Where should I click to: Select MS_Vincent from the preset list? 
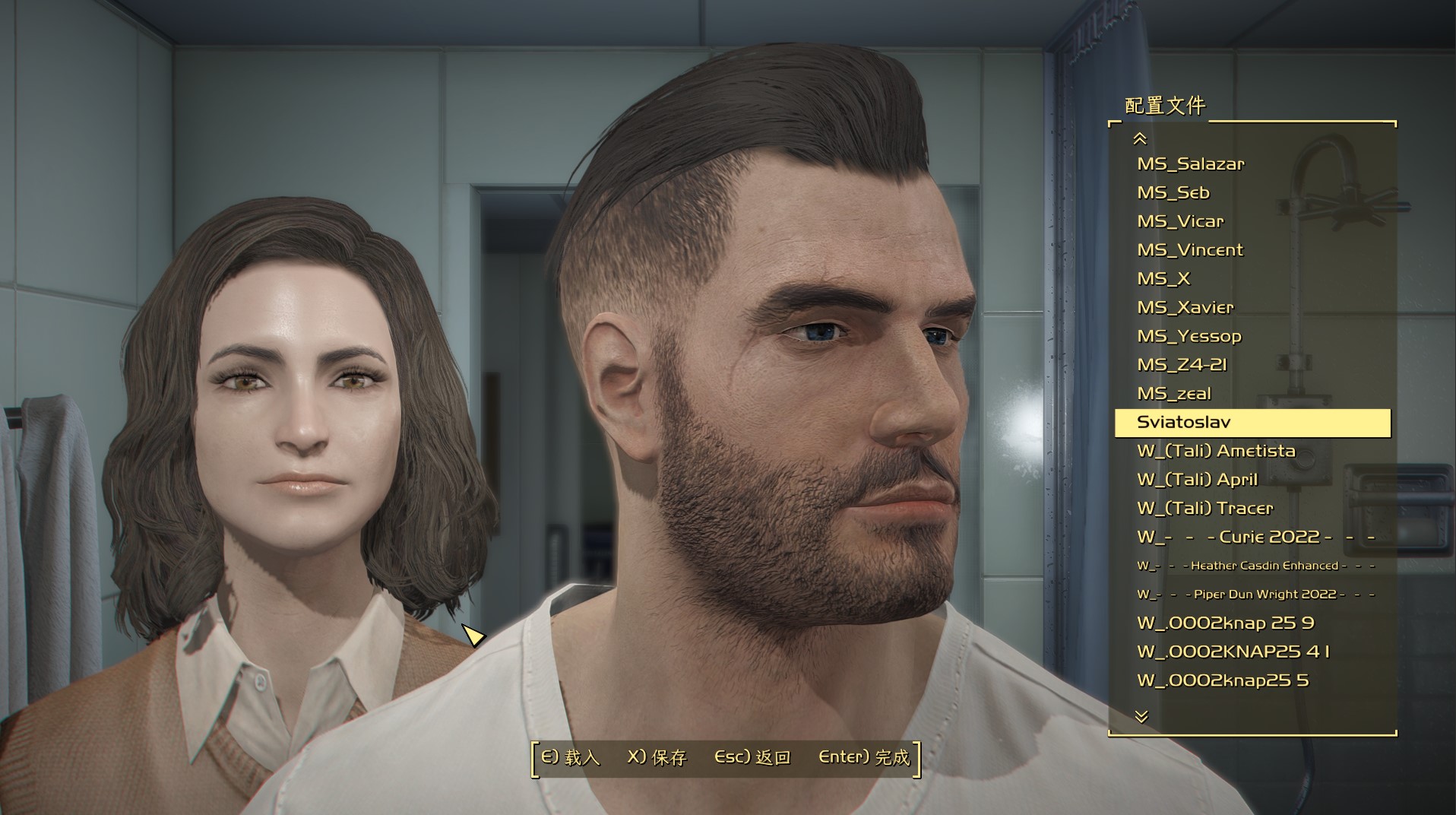pos(1190,250)
